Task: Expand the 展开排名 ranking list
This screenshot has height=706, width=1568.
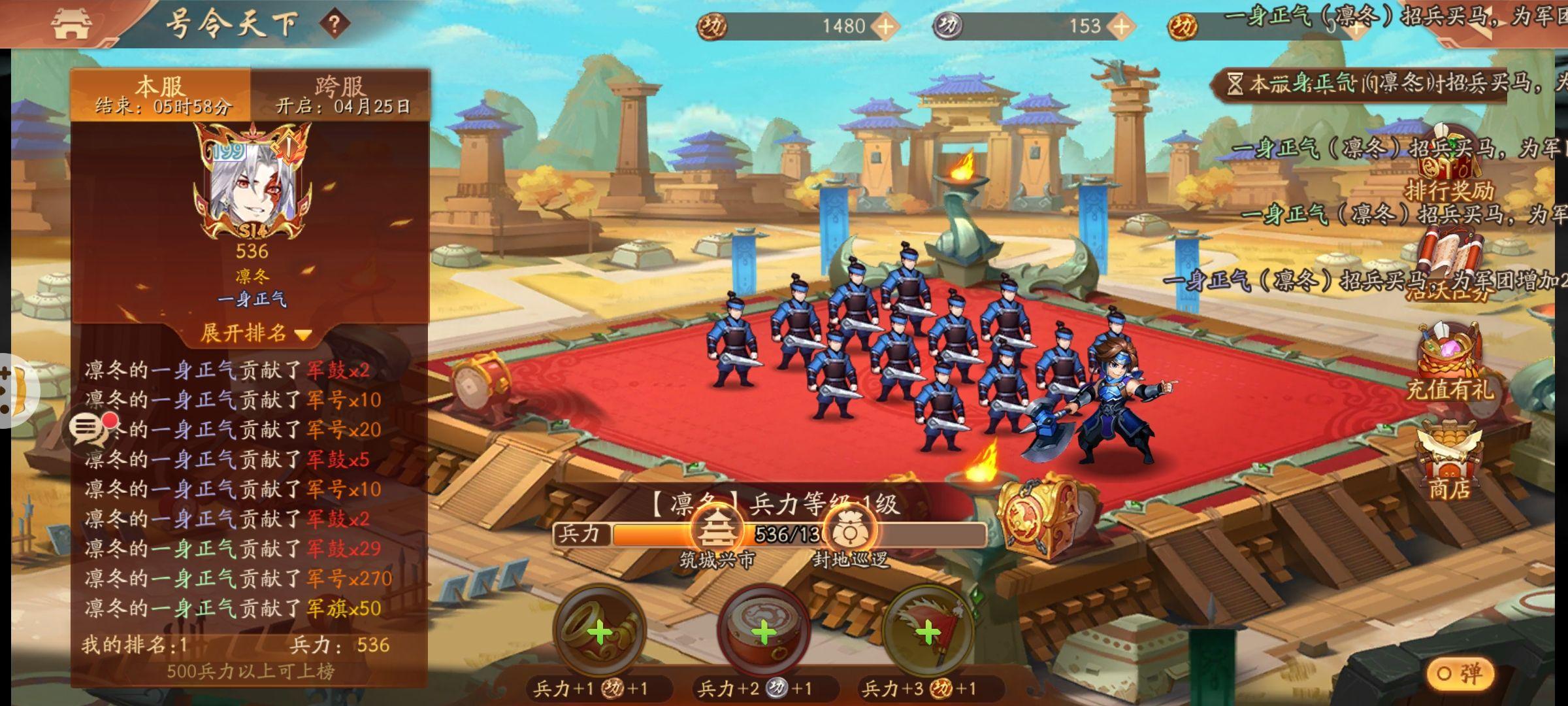Action: point(253,333)
